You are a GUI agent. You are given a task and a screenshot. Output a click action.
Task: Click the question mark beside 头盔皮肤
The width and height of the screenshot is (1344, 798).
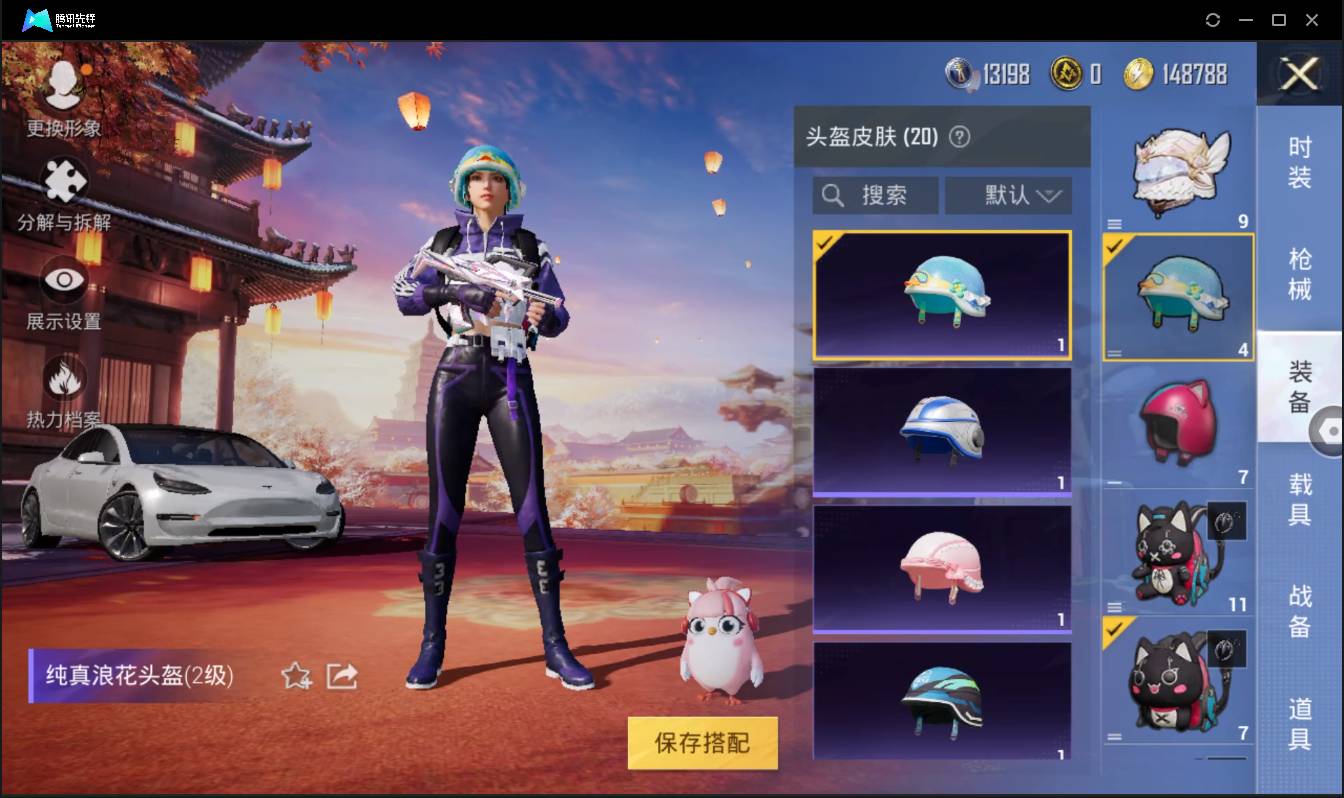tap(959, 138)
